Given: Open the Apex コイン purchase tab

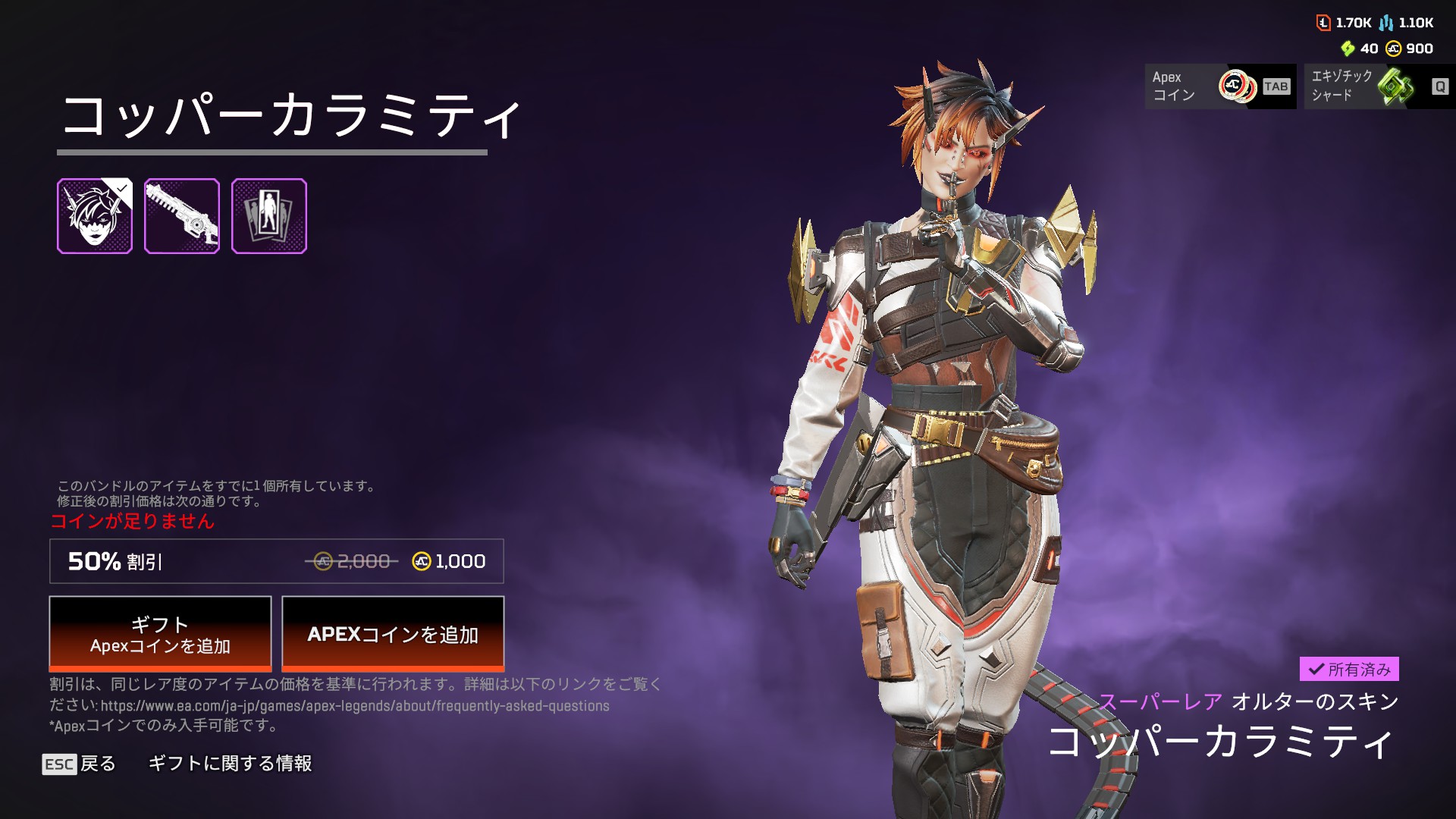Looking at the screenshot, I should tap(1219, 86).
